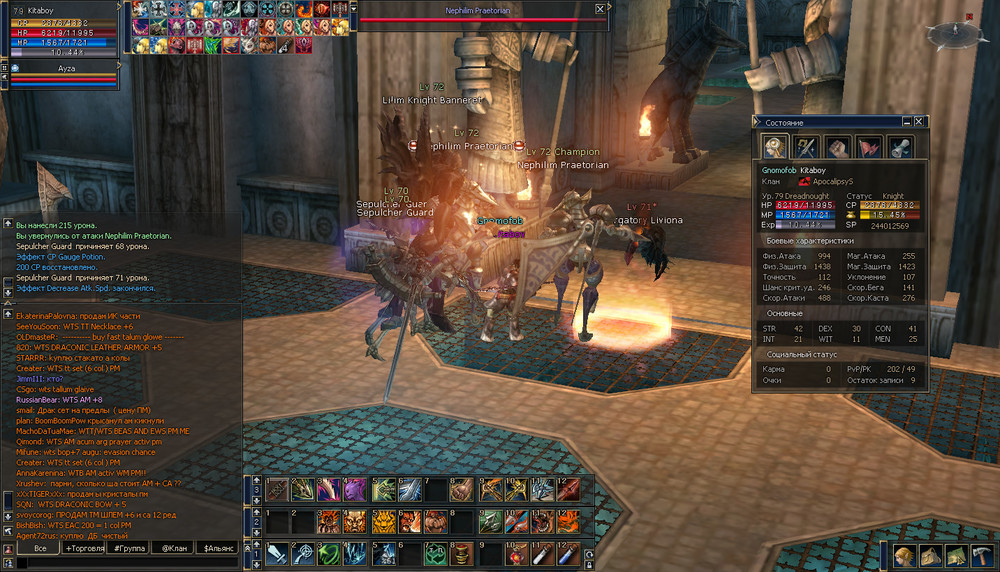Open the system menu hammer icon
The width and height of the screenshot is (1000, 572).
982,556
